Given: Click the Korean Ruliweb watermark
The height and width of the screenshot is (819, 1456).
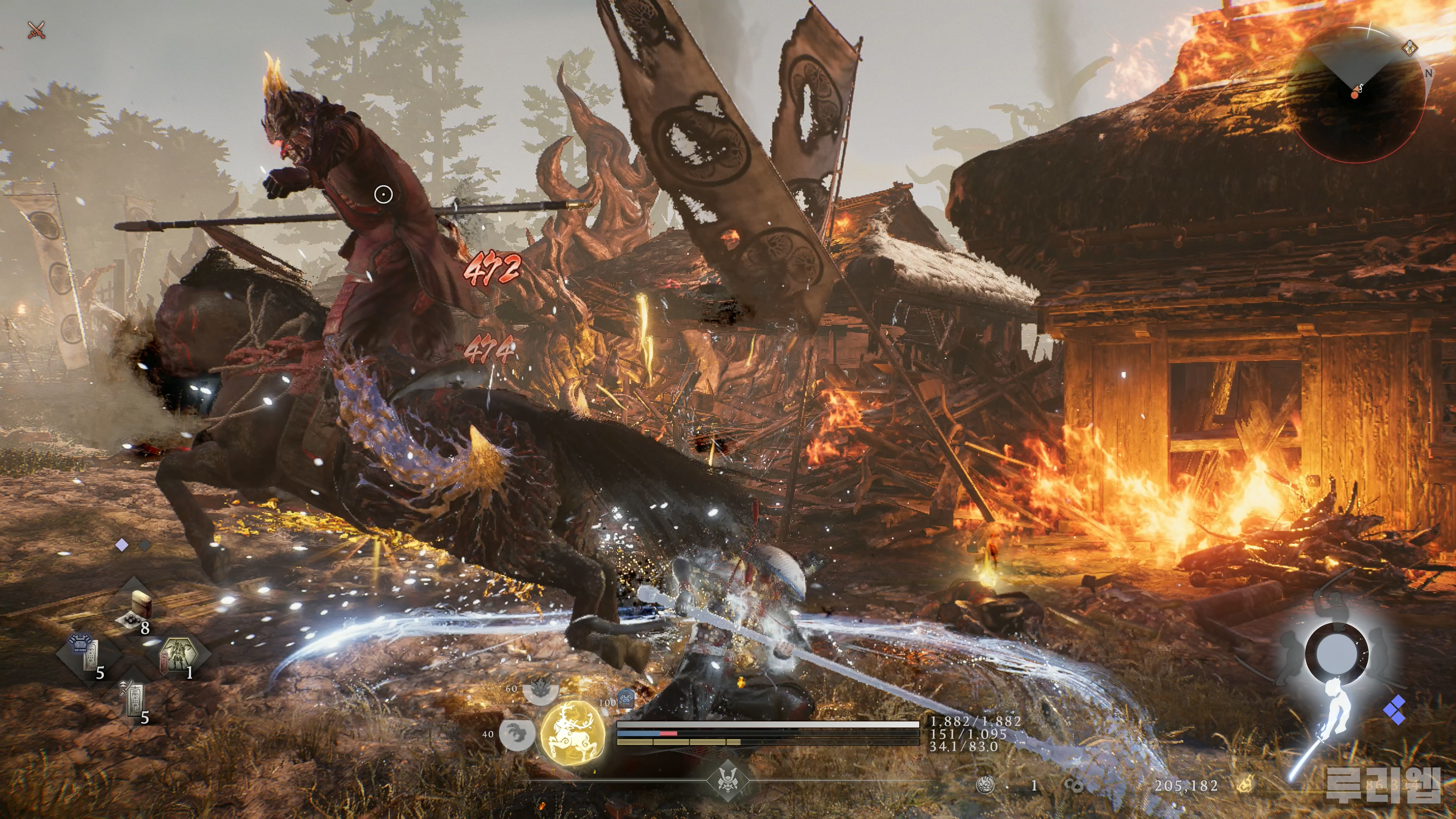Looking at the screenshot, I should click(1382, 784).
